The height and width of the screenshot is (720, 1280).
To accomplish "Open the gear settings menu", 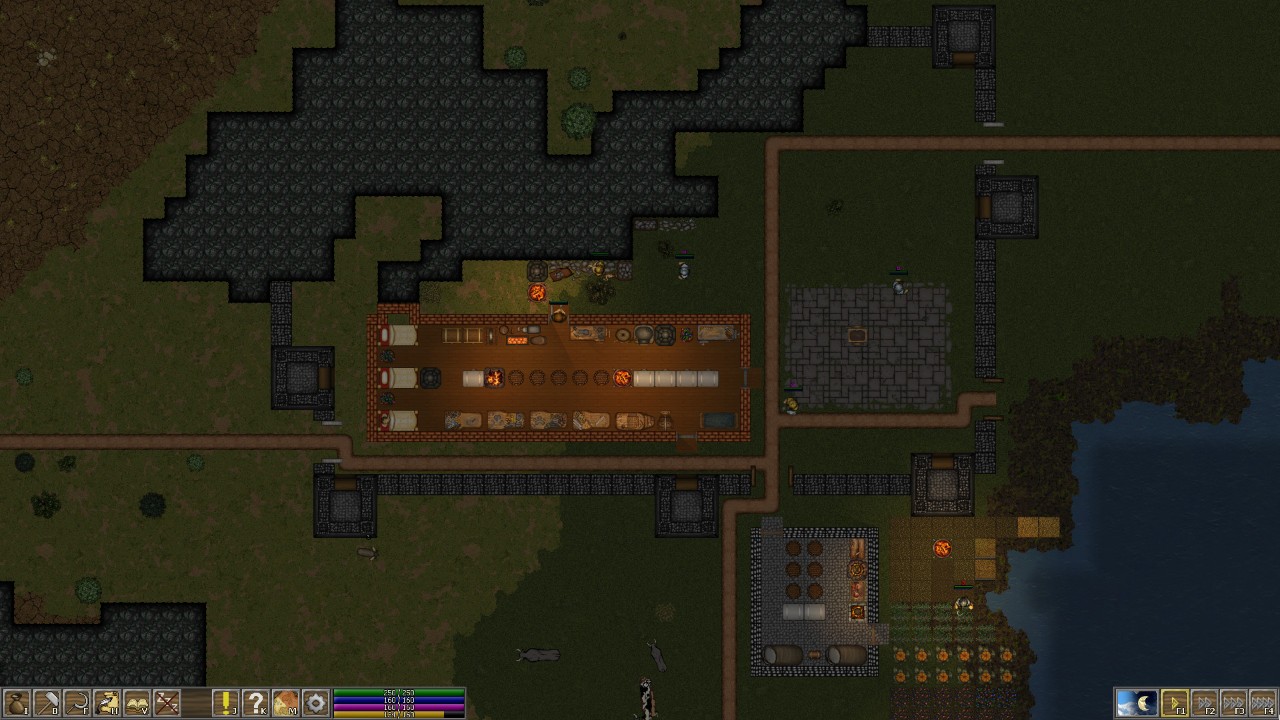I will [x=316, y=703].
